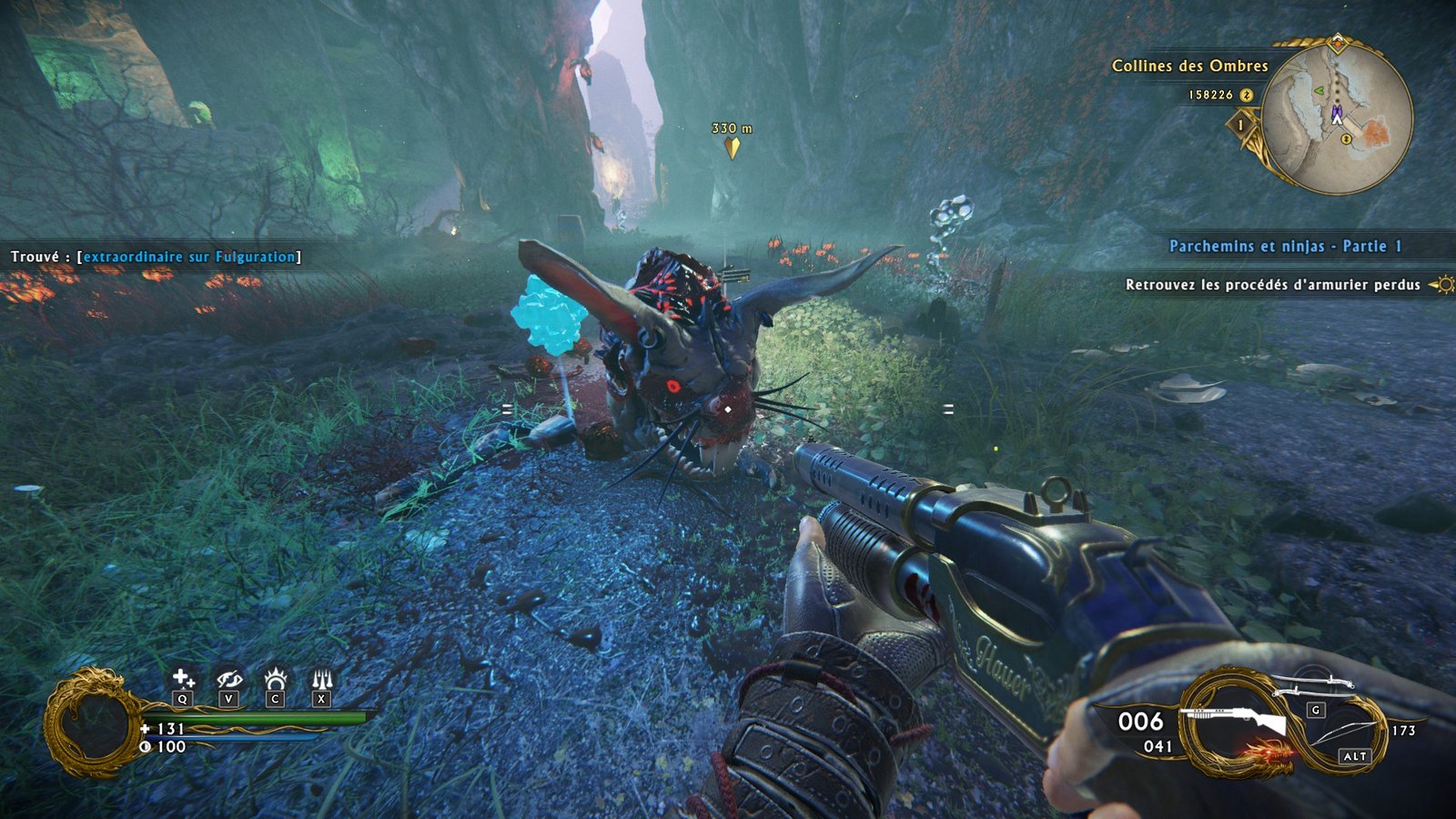
Task: Trigger the spiked ring burst ability
Action: (x=275, y=679)
